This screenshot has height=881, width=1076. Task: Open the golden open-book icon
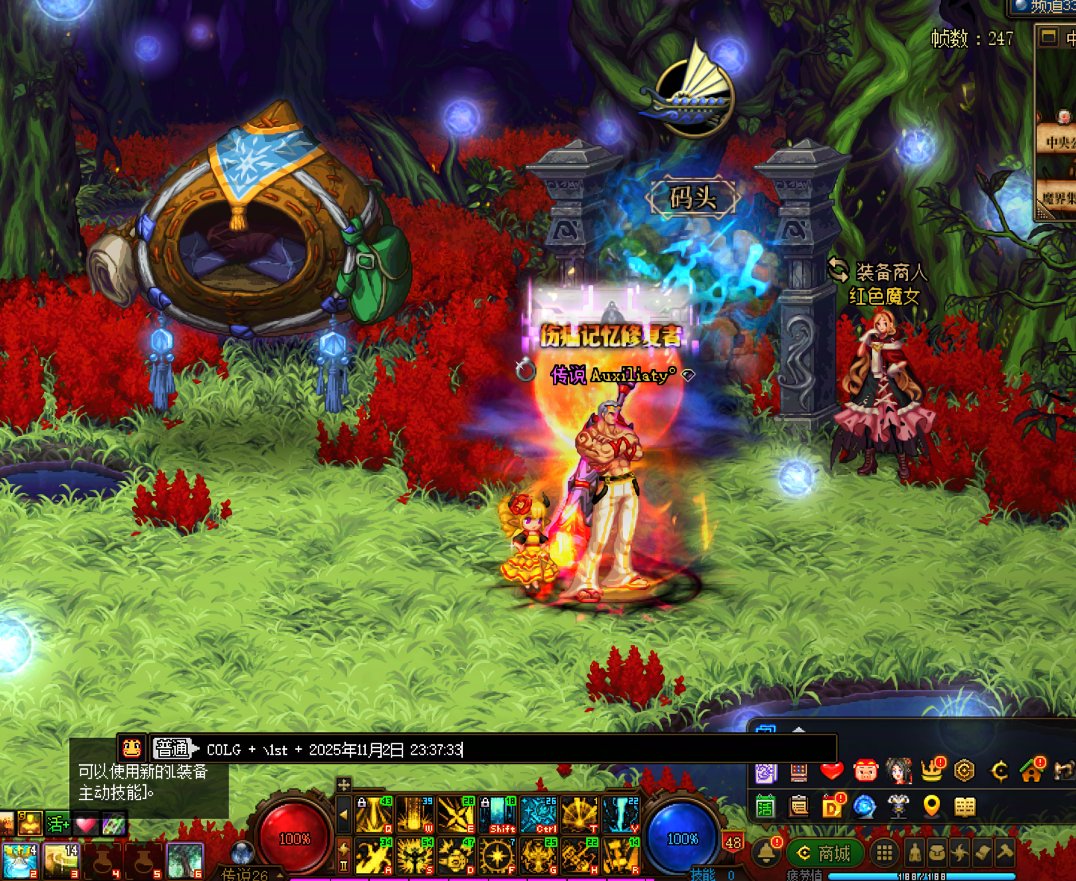[x=965, y=806]
